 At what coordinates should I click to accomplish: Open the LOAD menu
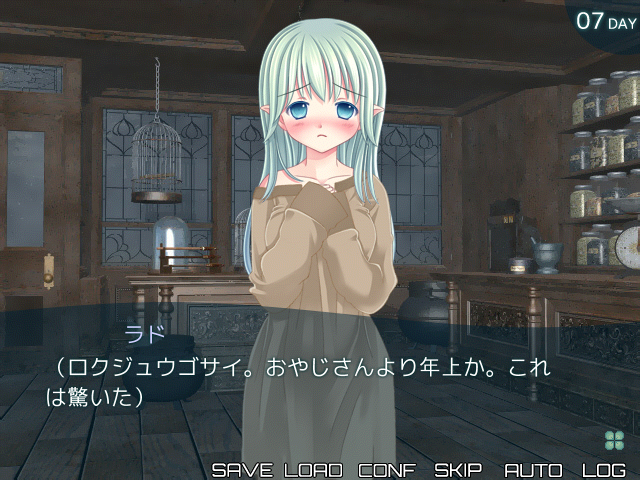pyautogui.click(x=313, y=469)
